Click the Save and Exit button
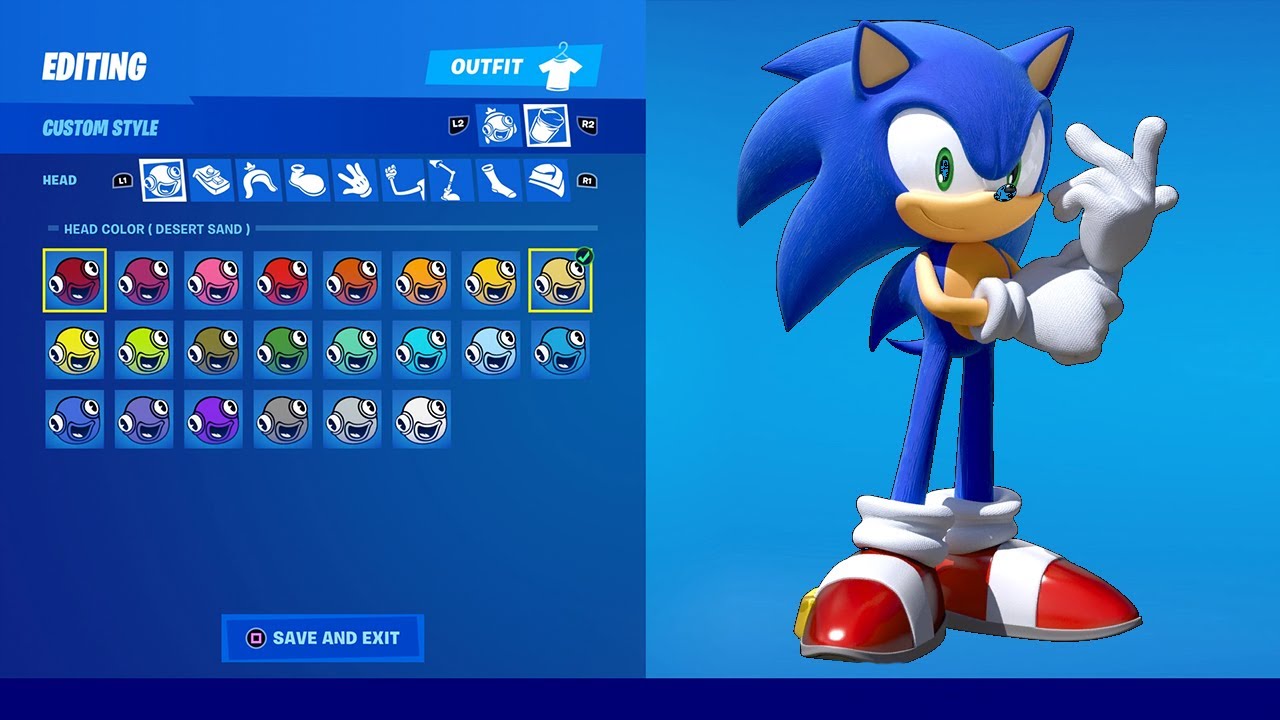Screen dimensions: 1280x720 click(322, 638)
